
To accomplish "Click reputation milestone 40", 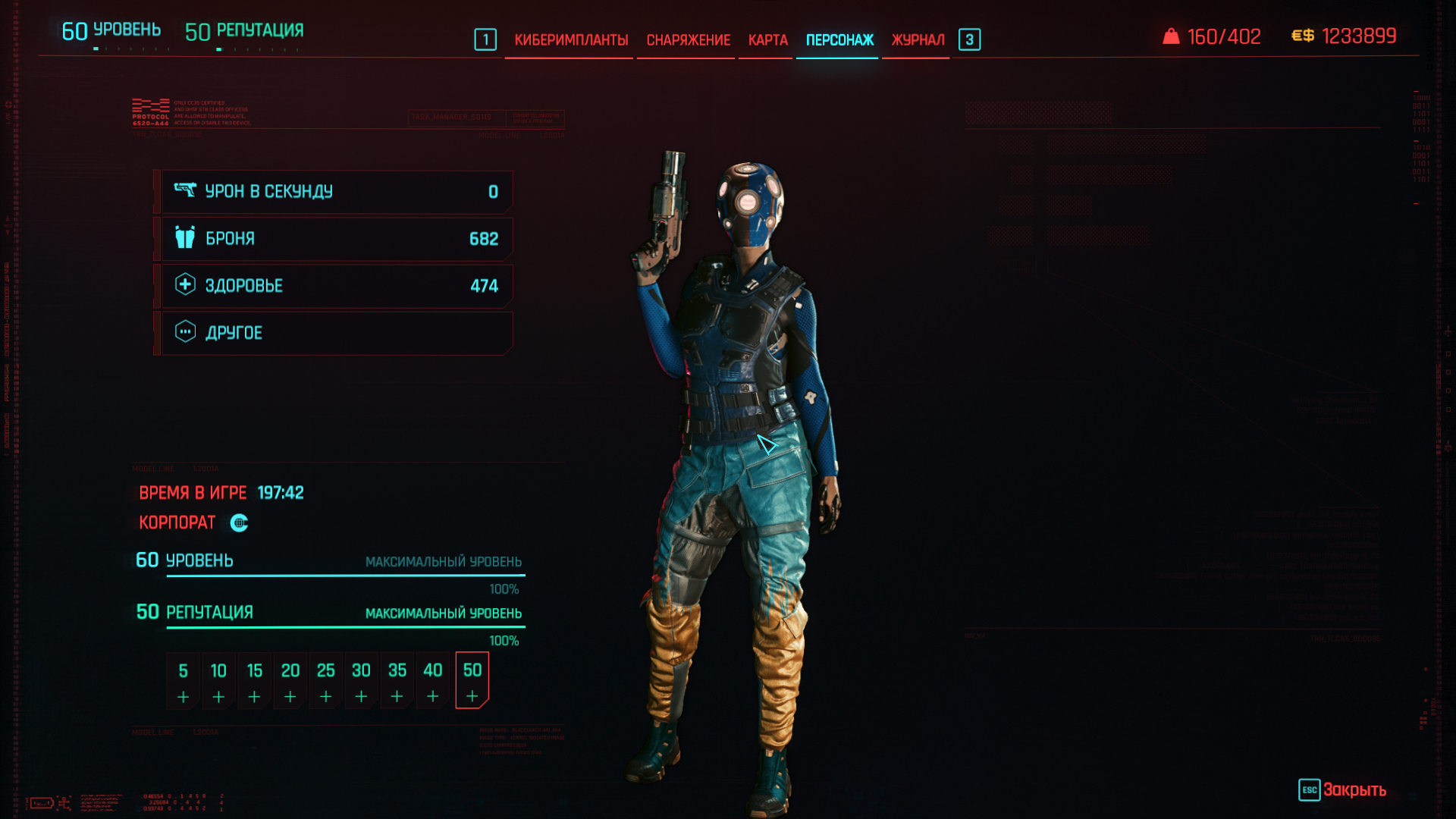I will [x=432, y=681].
